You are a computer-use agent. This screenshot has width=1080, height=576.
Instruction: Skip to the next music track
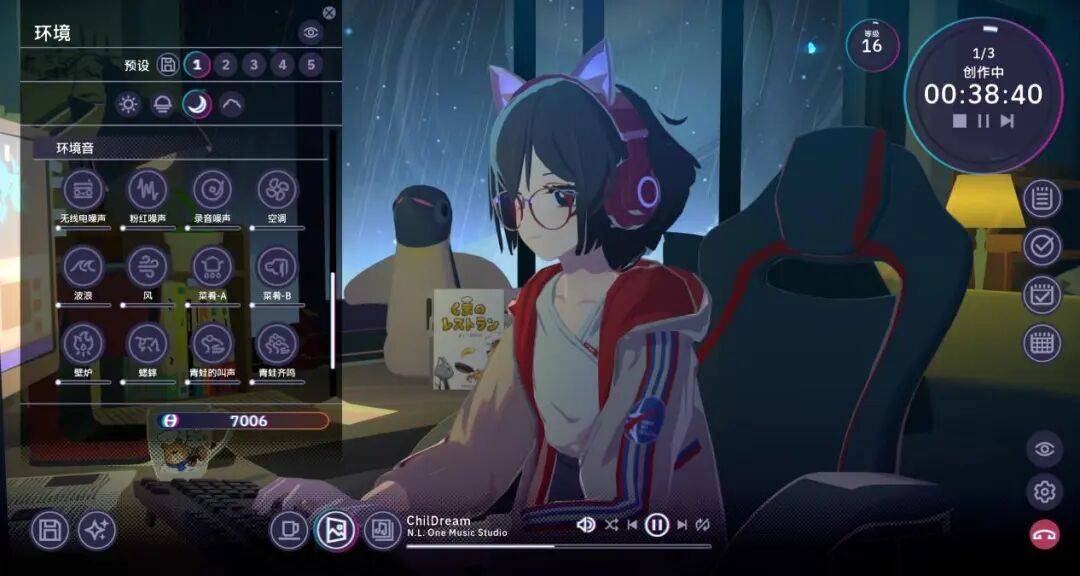pos(682,524)
